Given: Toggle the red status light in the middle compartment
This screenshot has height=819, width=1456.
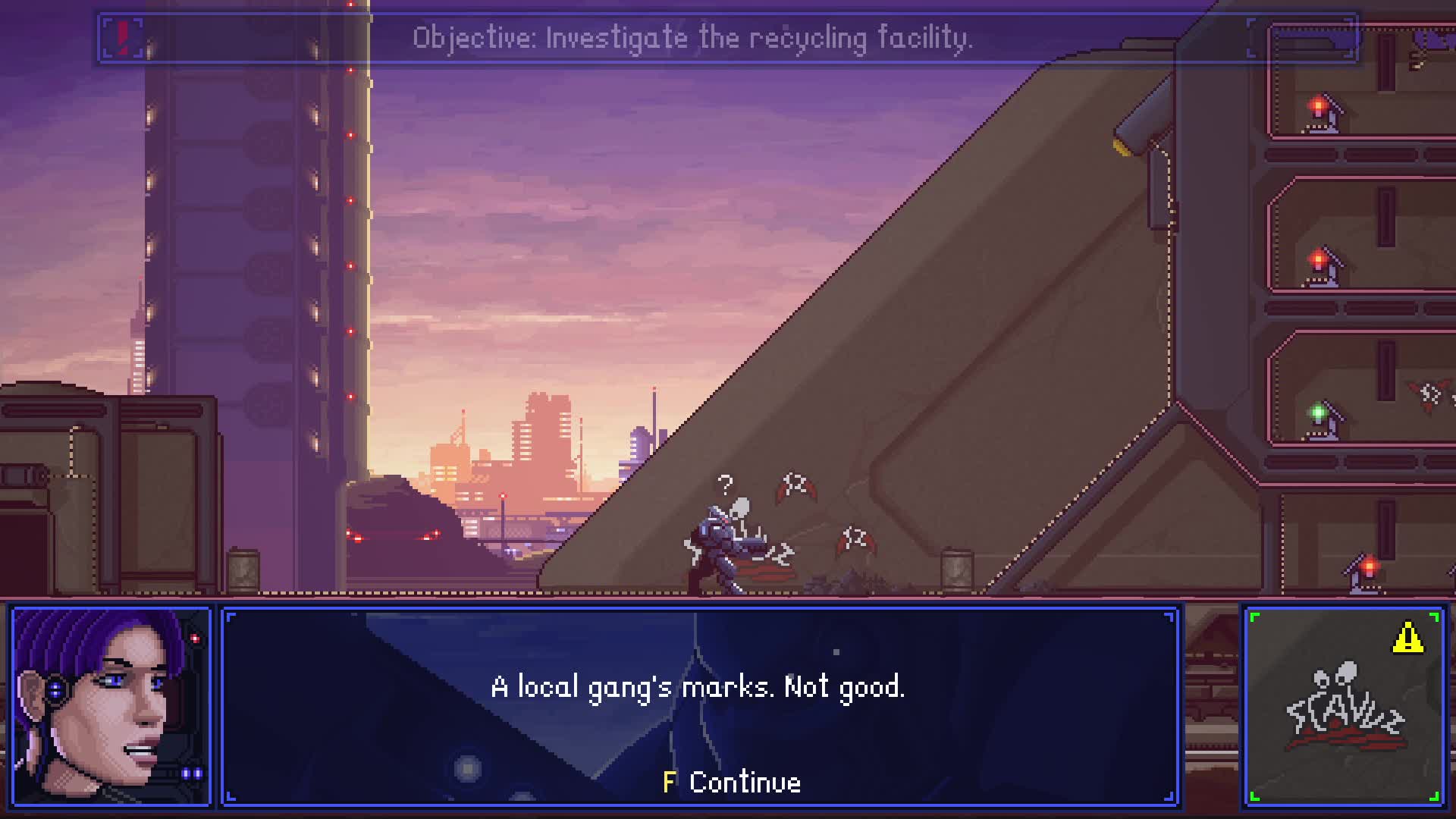Looking at the screenshot, I should [x=1317, y=259].
